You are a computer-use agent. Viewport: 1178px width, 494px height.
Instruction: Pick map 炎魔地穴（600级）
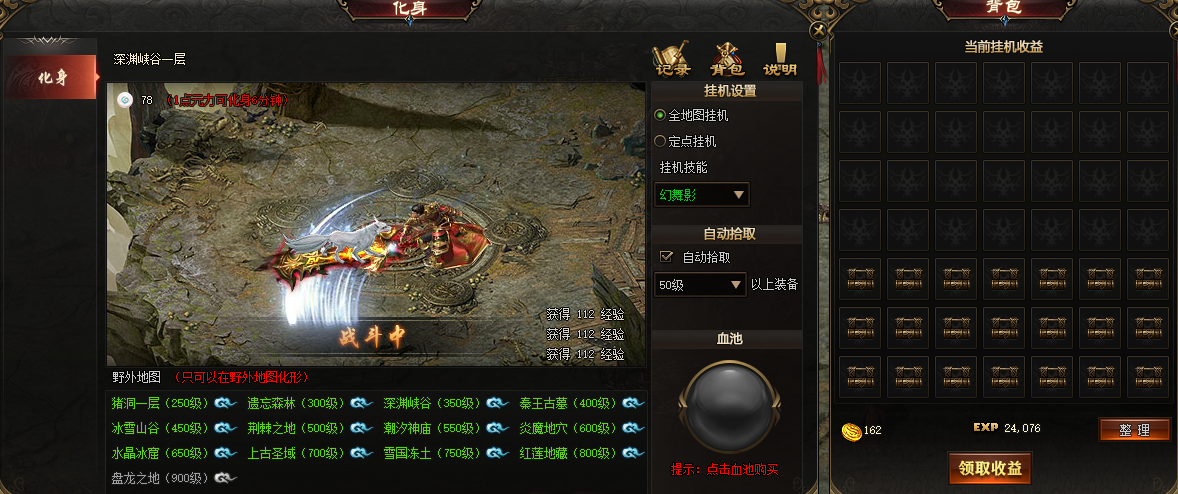[569, 428]
